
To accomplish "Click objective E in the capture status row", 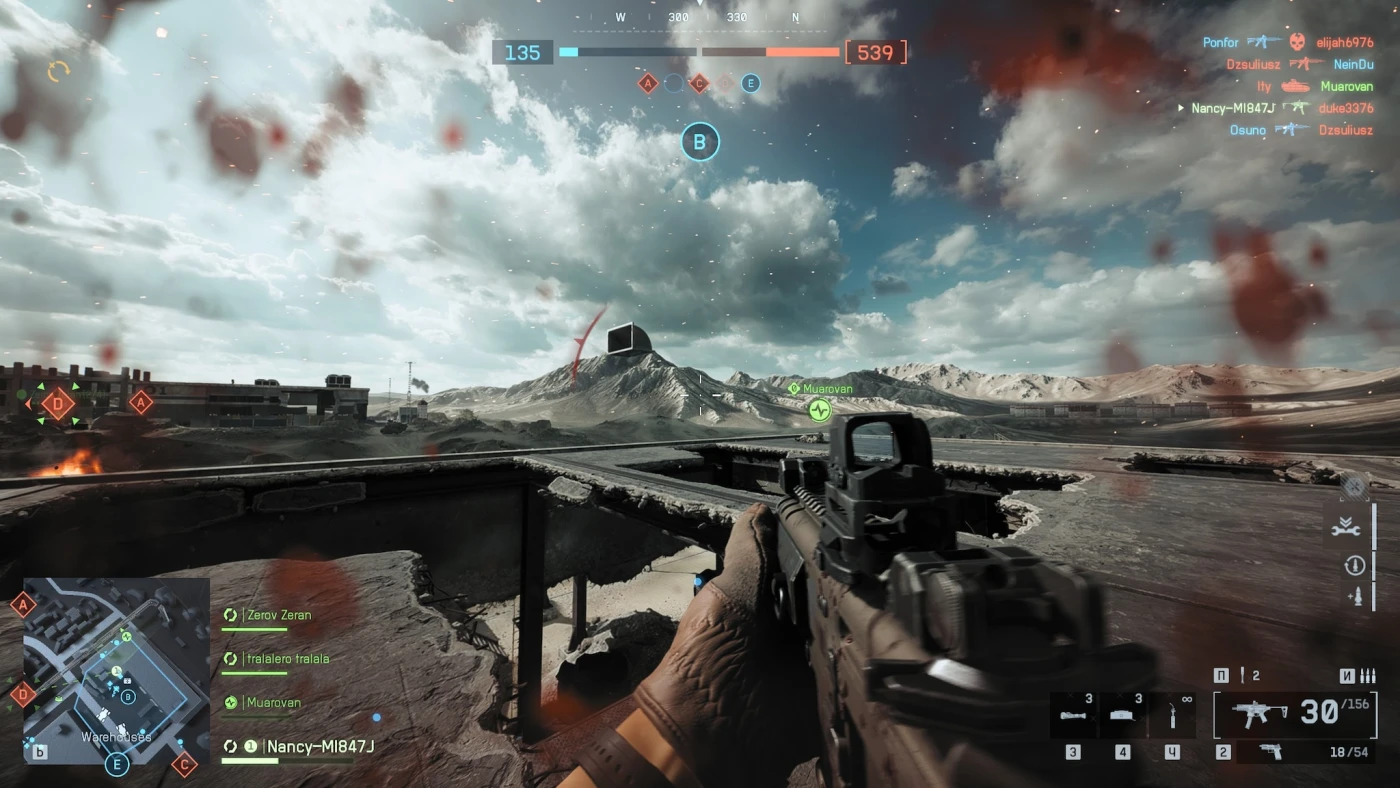I will click(x=751, y=84).
